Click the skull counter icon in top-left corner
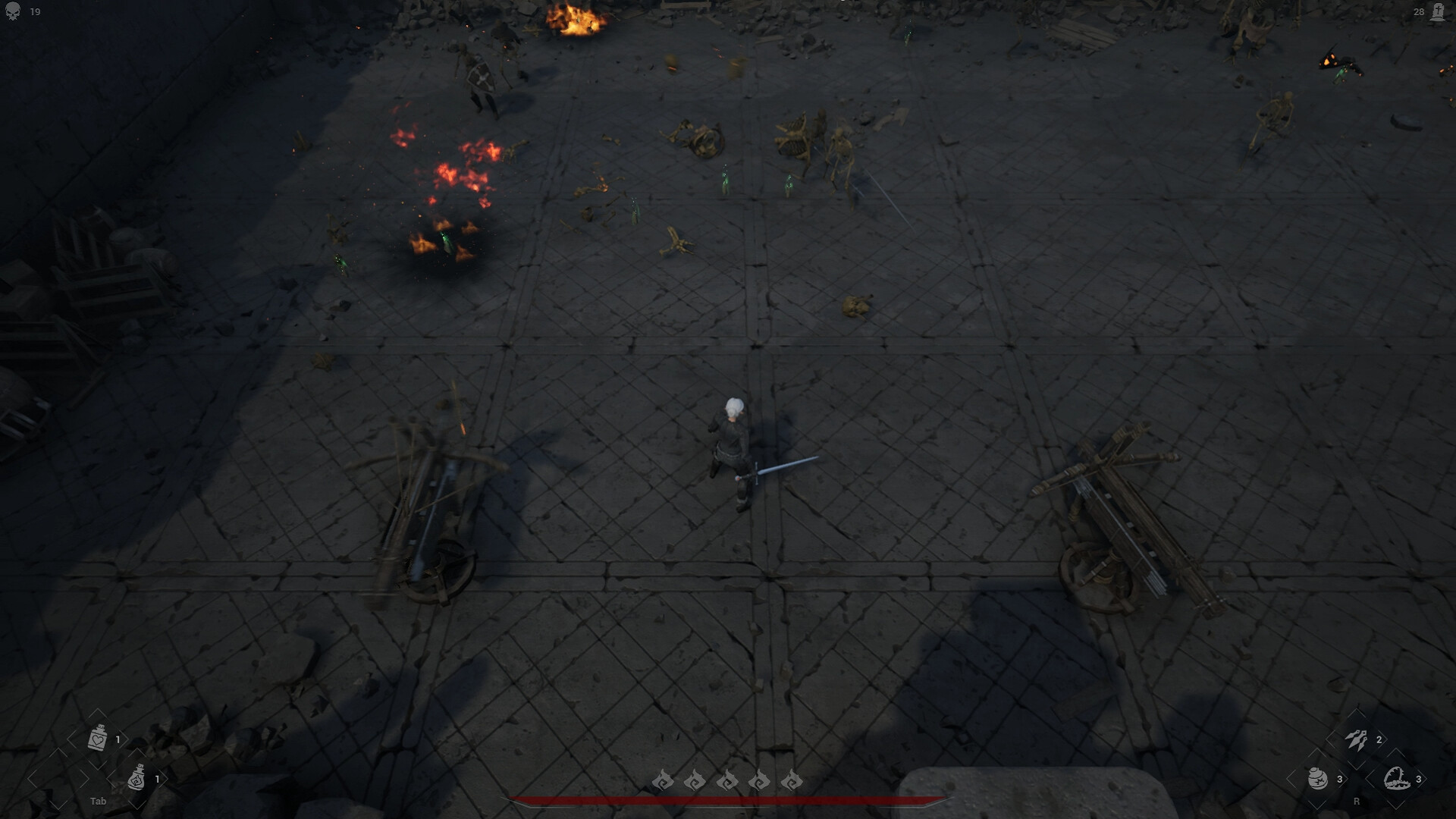This screenshot has width=1456, height=819. pos(11,11)
